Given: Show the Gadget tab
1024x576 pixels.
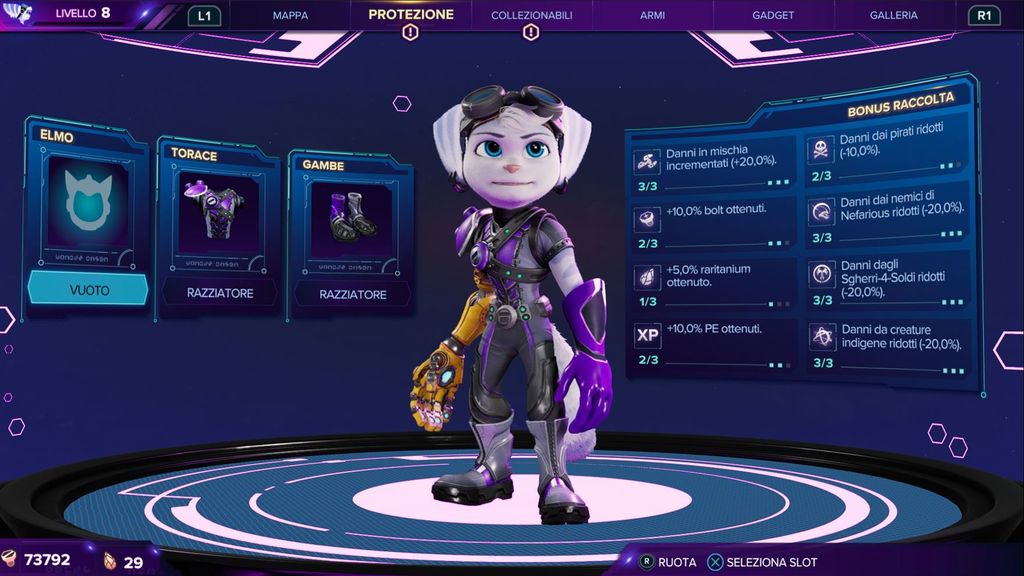Looking at the screenshot, I should 773,16.
